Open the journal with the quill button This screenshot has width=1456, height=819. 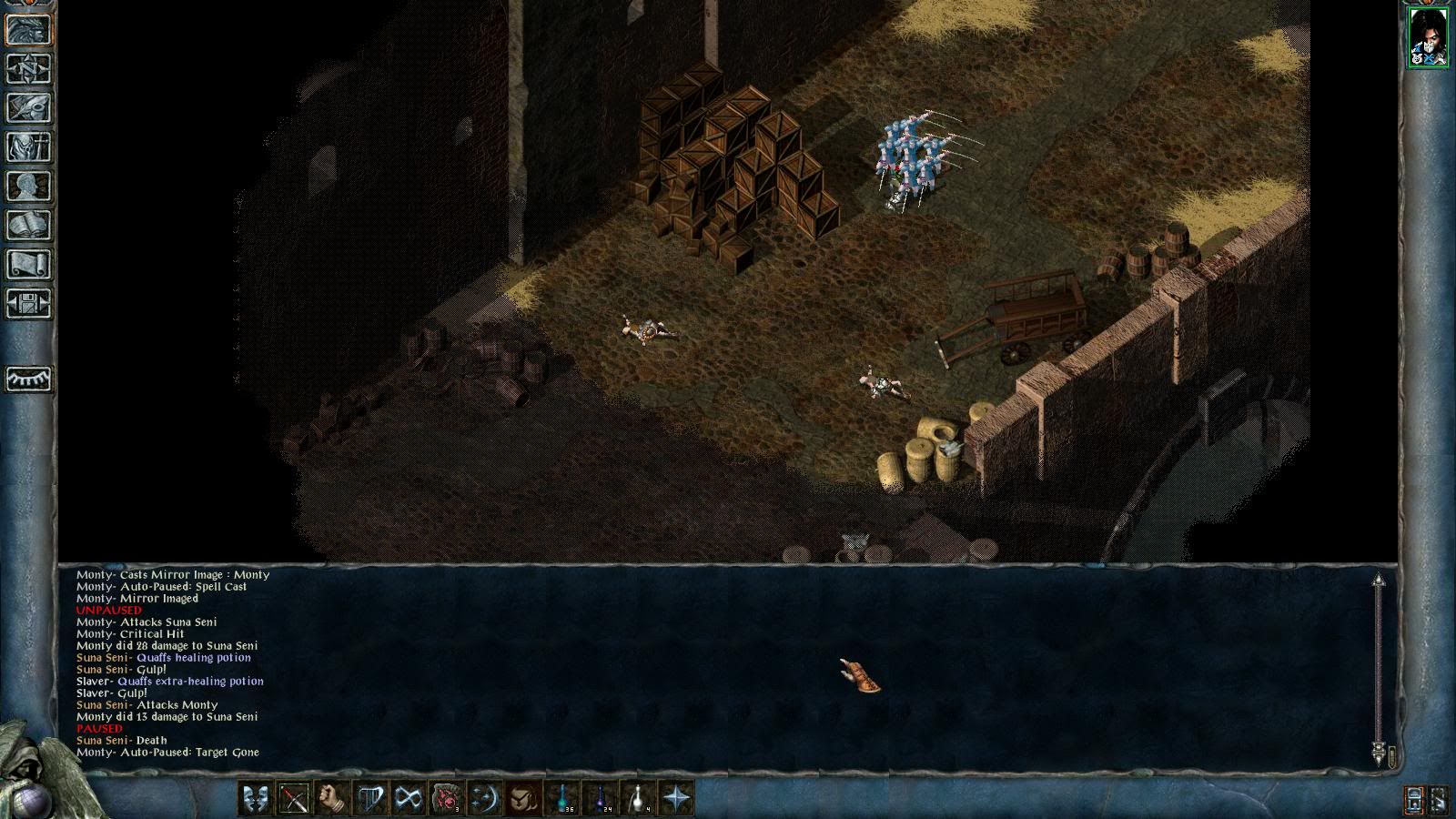29,107
